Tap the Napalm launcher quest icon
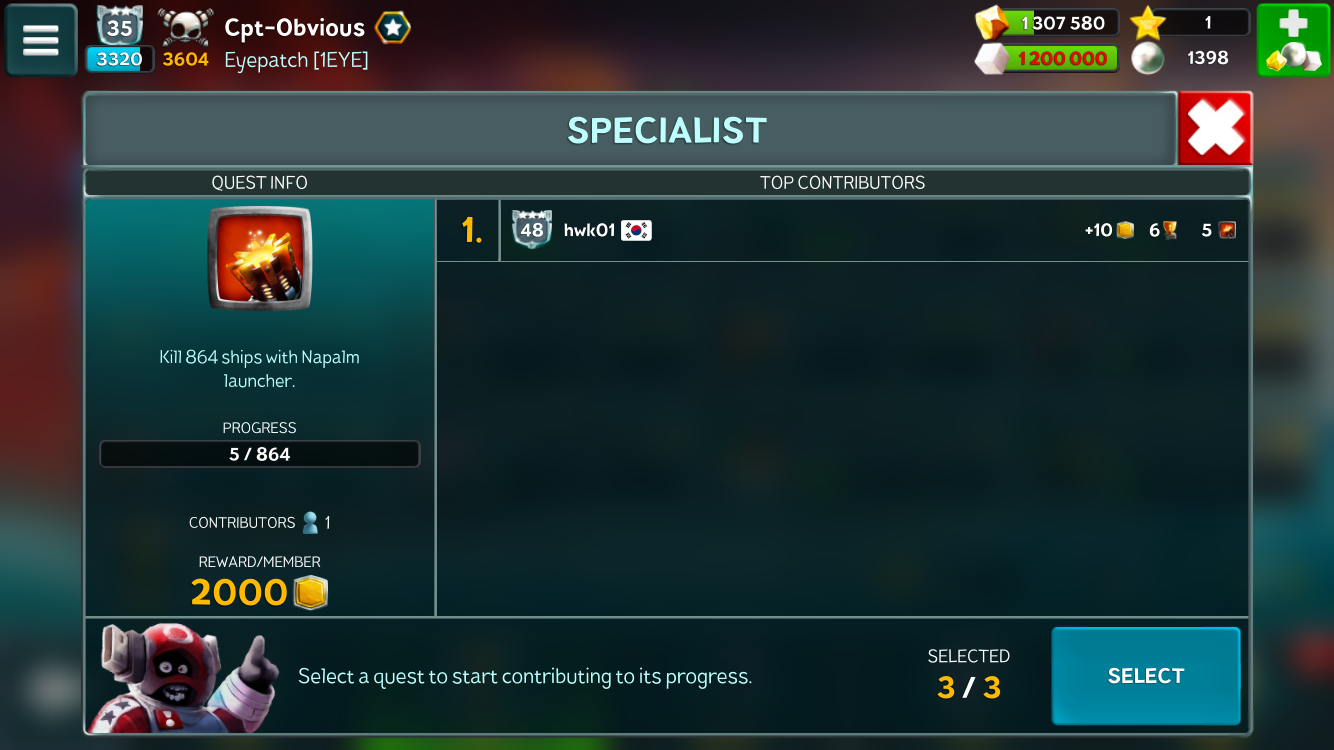Screen dimensions: 1334x750 click(260, 258)
